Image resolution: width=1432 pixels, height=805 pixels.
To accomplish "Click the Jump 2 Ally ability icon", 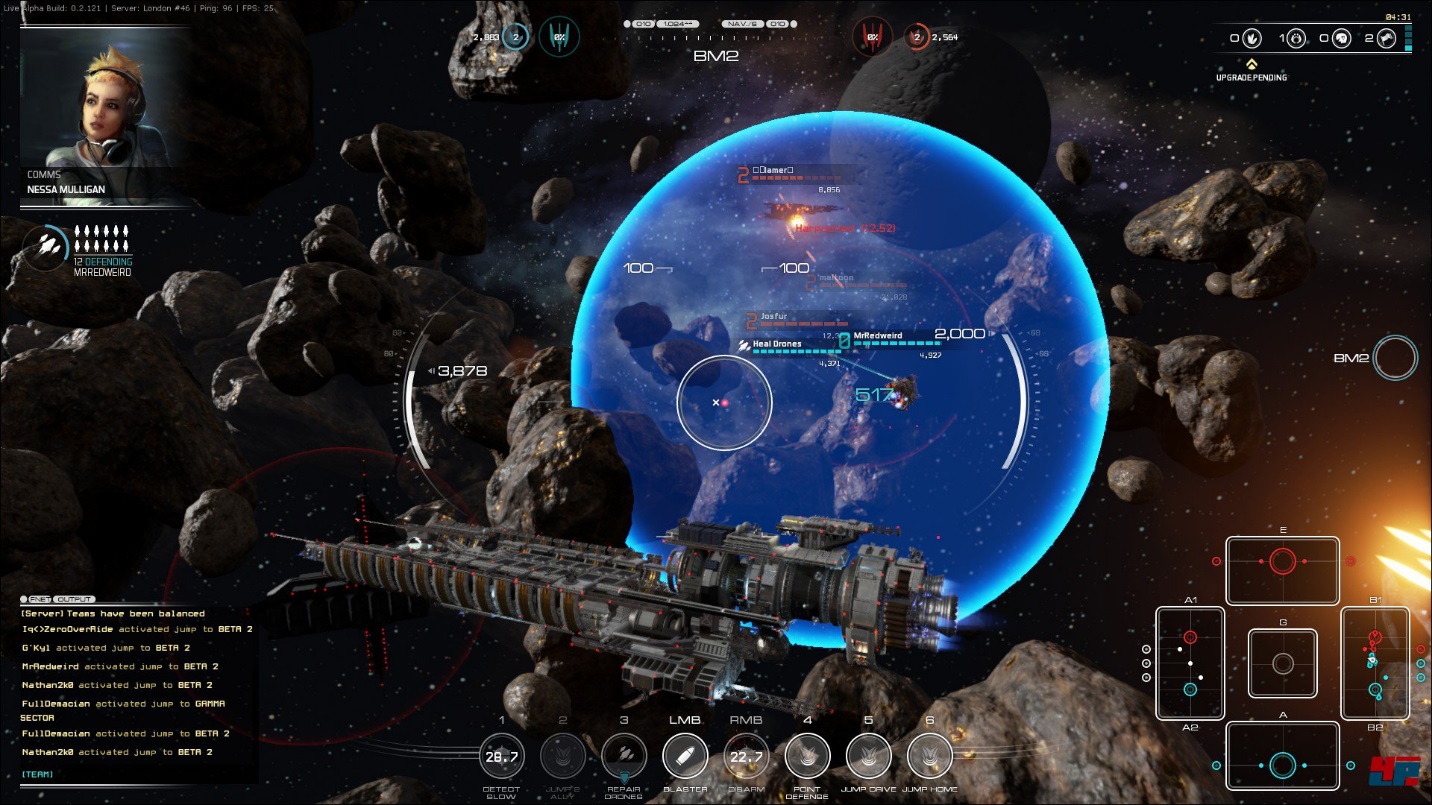I will [x=563, y=756].
